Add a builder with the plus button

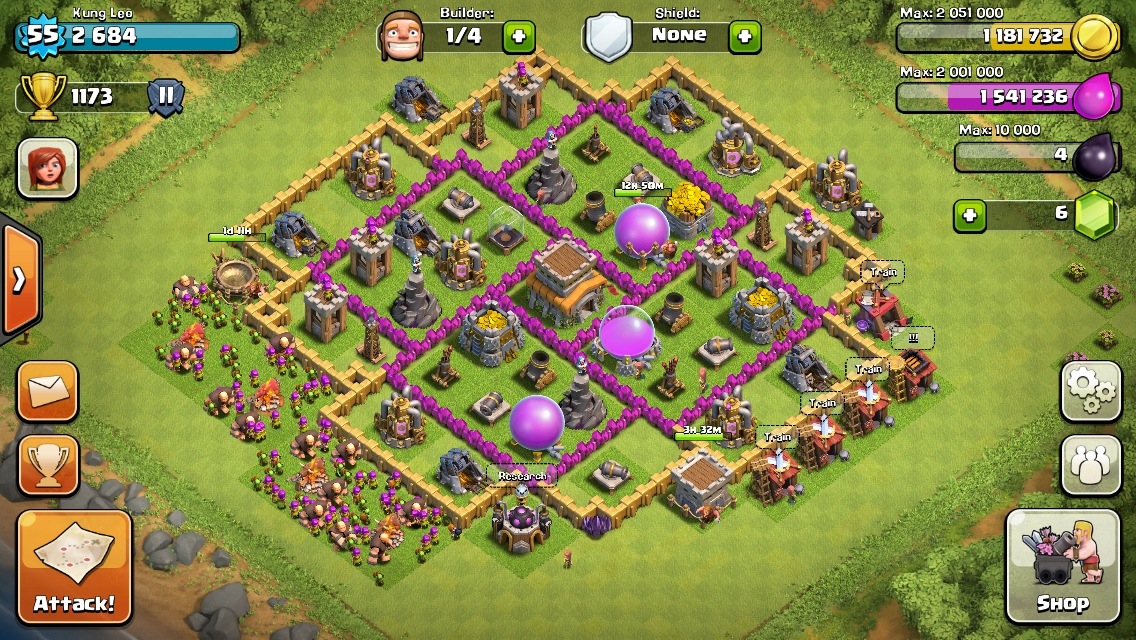click(518, 37)
